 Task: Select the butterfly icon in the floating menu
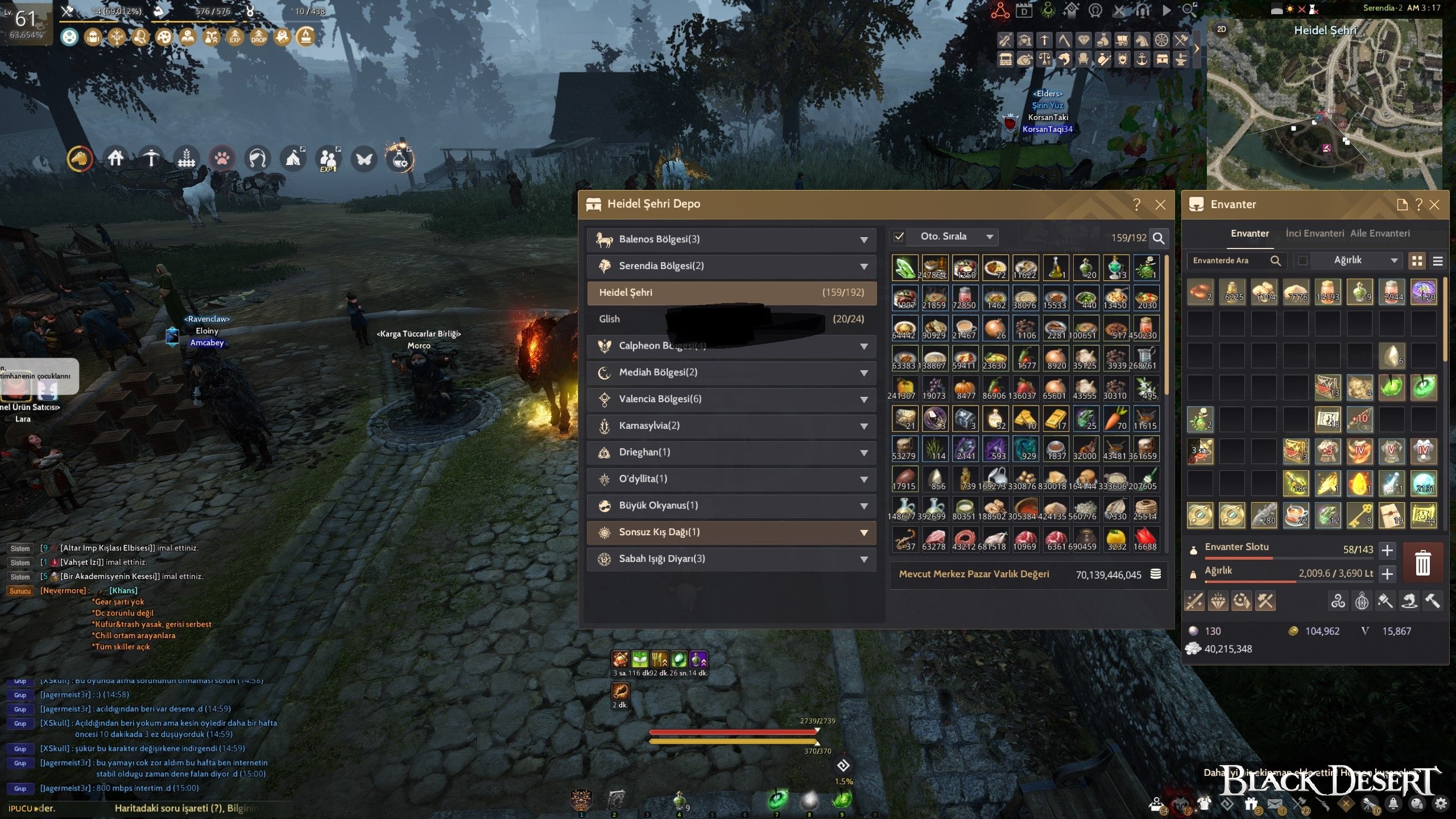point(364,160)
